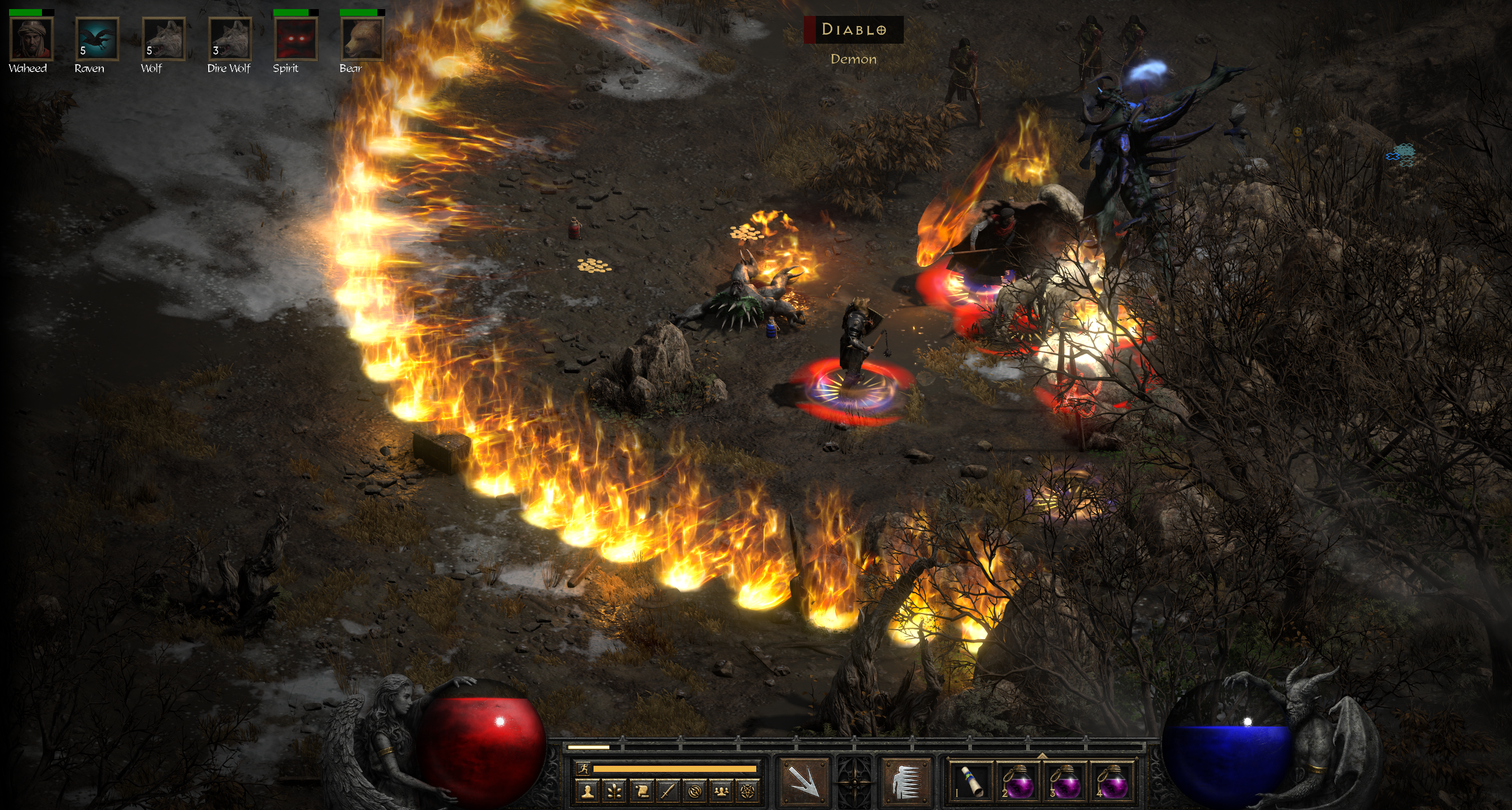The image size is (1512, 810).
Task: Click the circular eye emblem button
Action: click(x=695, y=792)
